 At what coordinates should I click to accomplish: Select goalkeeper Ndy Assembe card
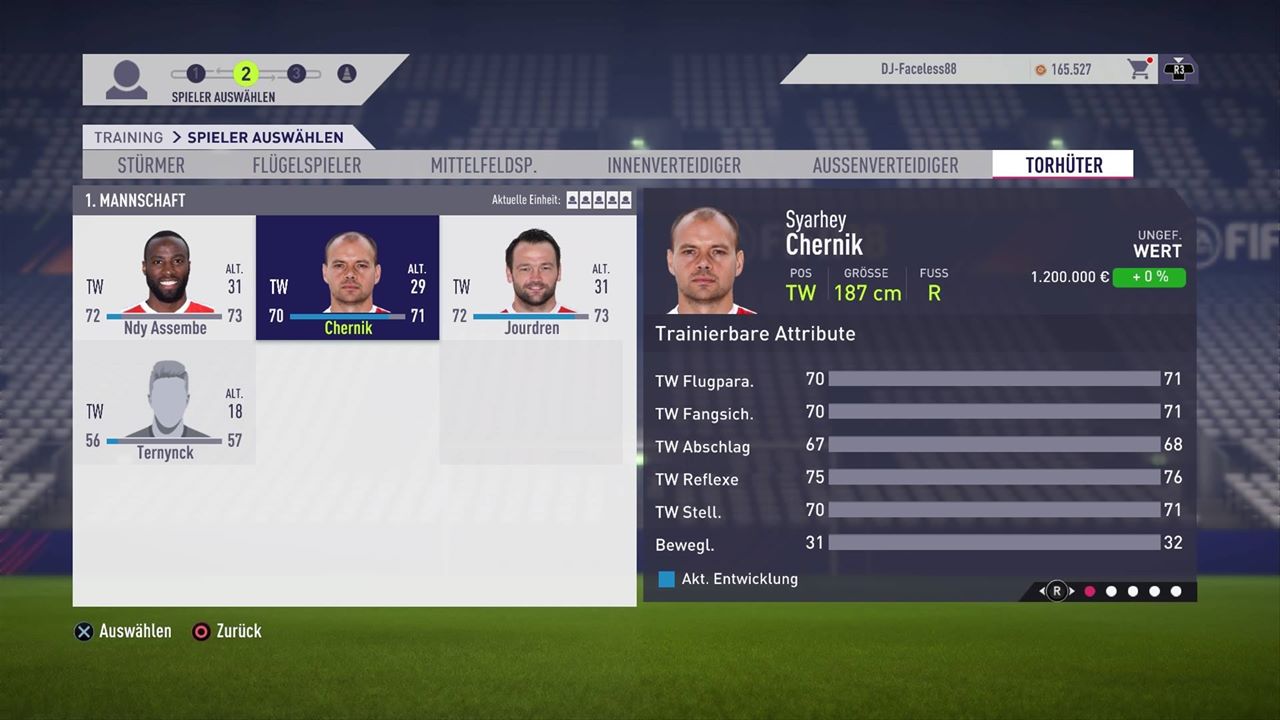pos(165,278)
